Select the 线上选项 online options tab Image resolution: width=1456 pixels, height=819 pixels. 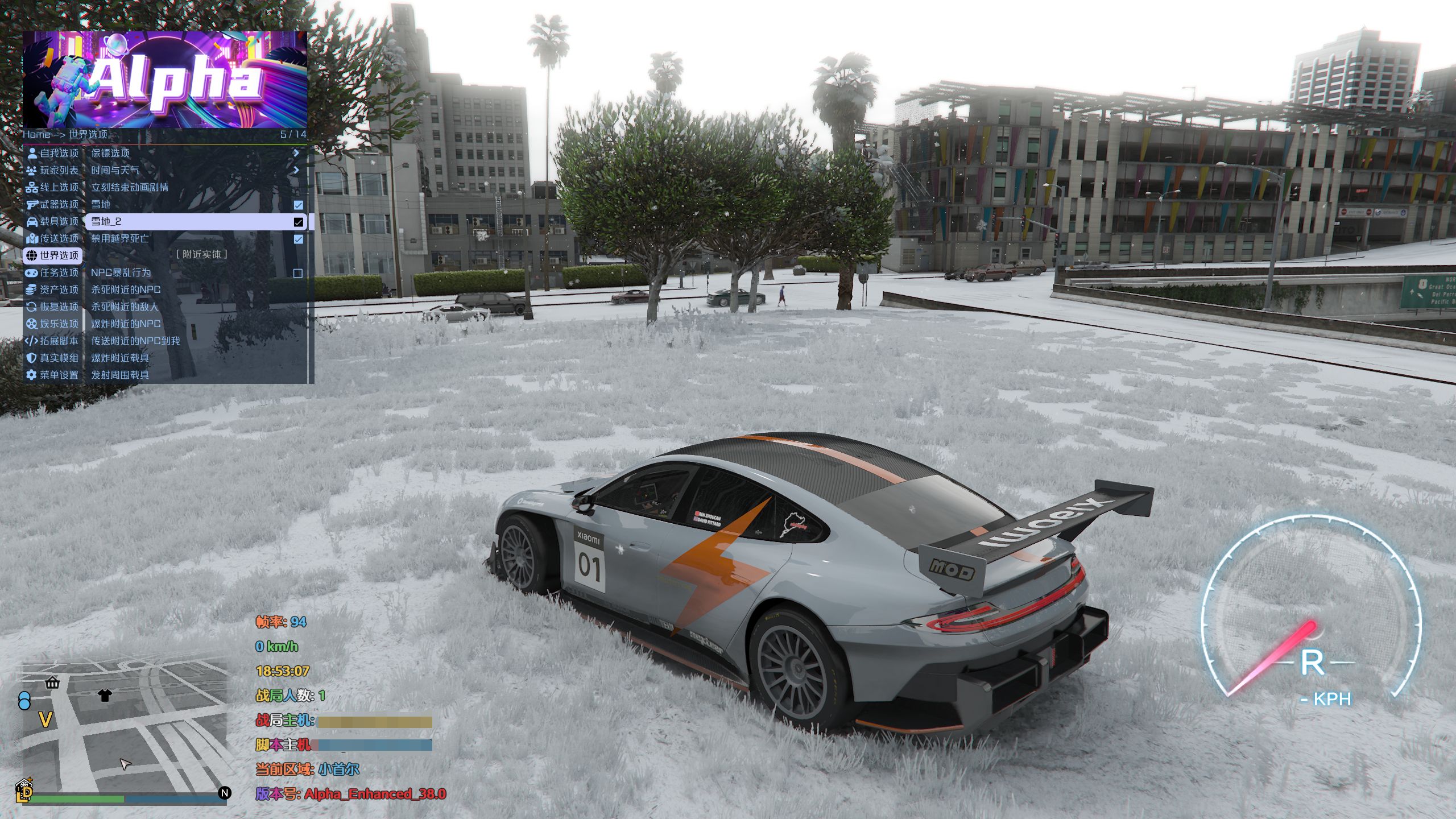click(53, 188)
